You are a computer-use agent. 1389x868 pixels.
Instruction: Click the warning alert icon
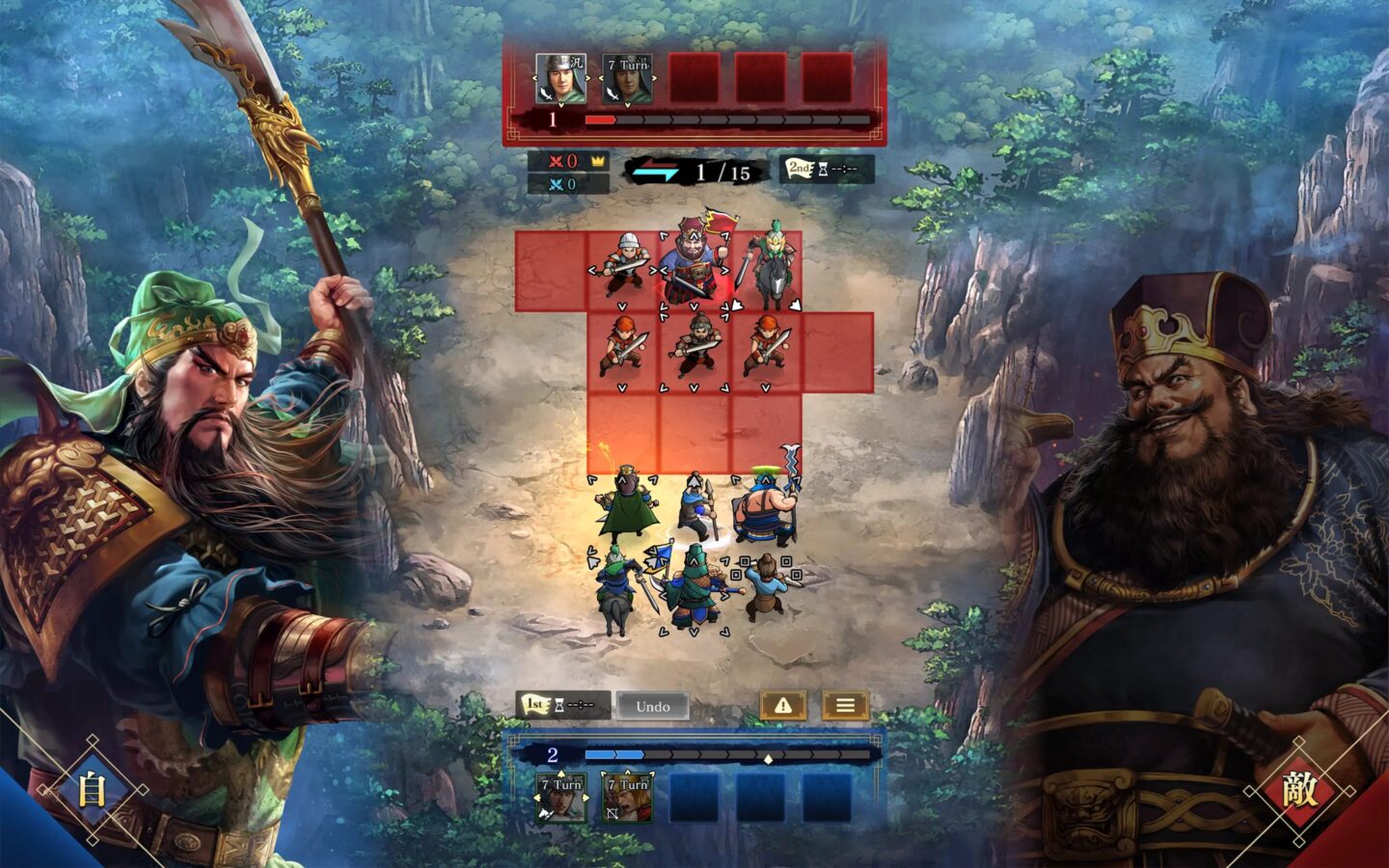[783, 706]
